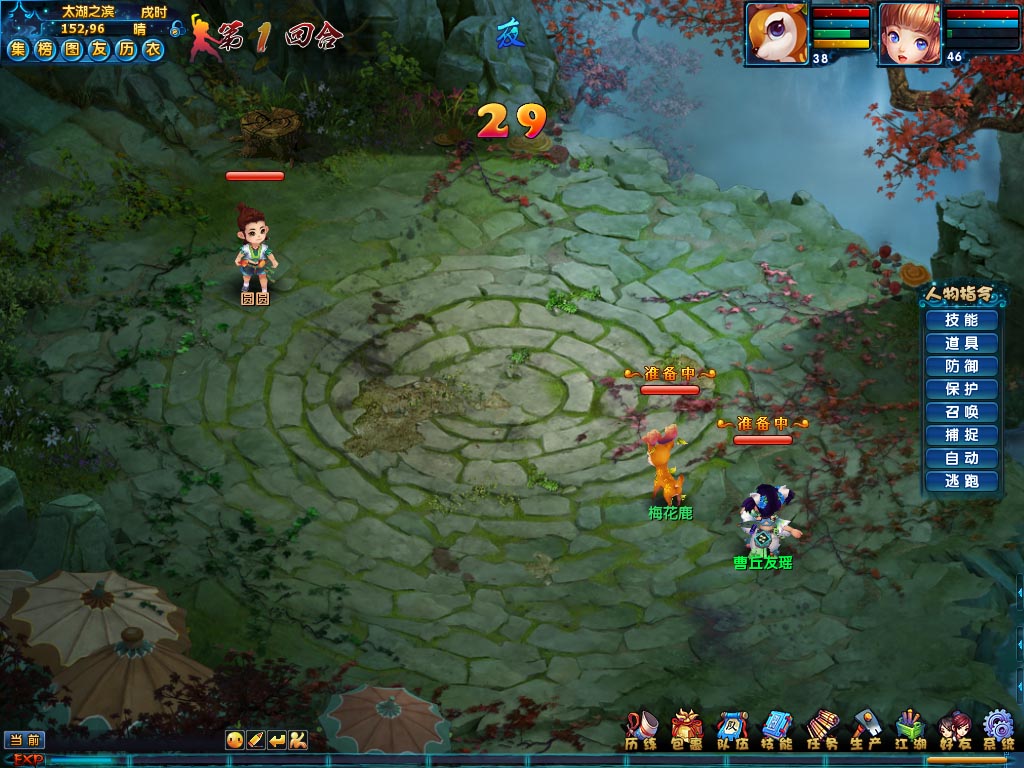The image size is (1024, 768).
Task: Choose the 防御 defend command
Action: (960, 366)
